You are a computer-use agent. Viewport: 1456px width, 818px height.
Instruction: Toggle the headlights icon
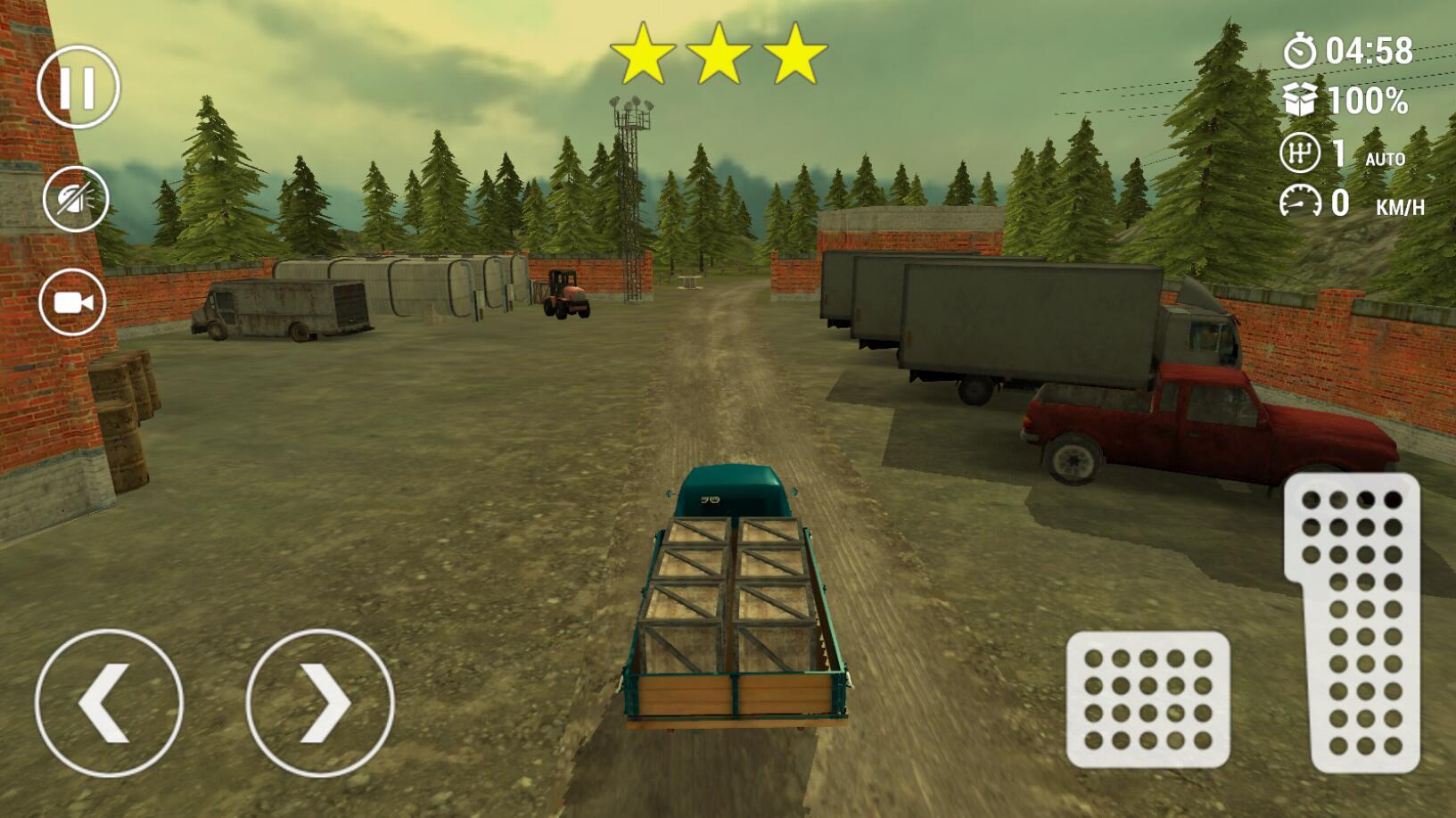click(76, 198)
